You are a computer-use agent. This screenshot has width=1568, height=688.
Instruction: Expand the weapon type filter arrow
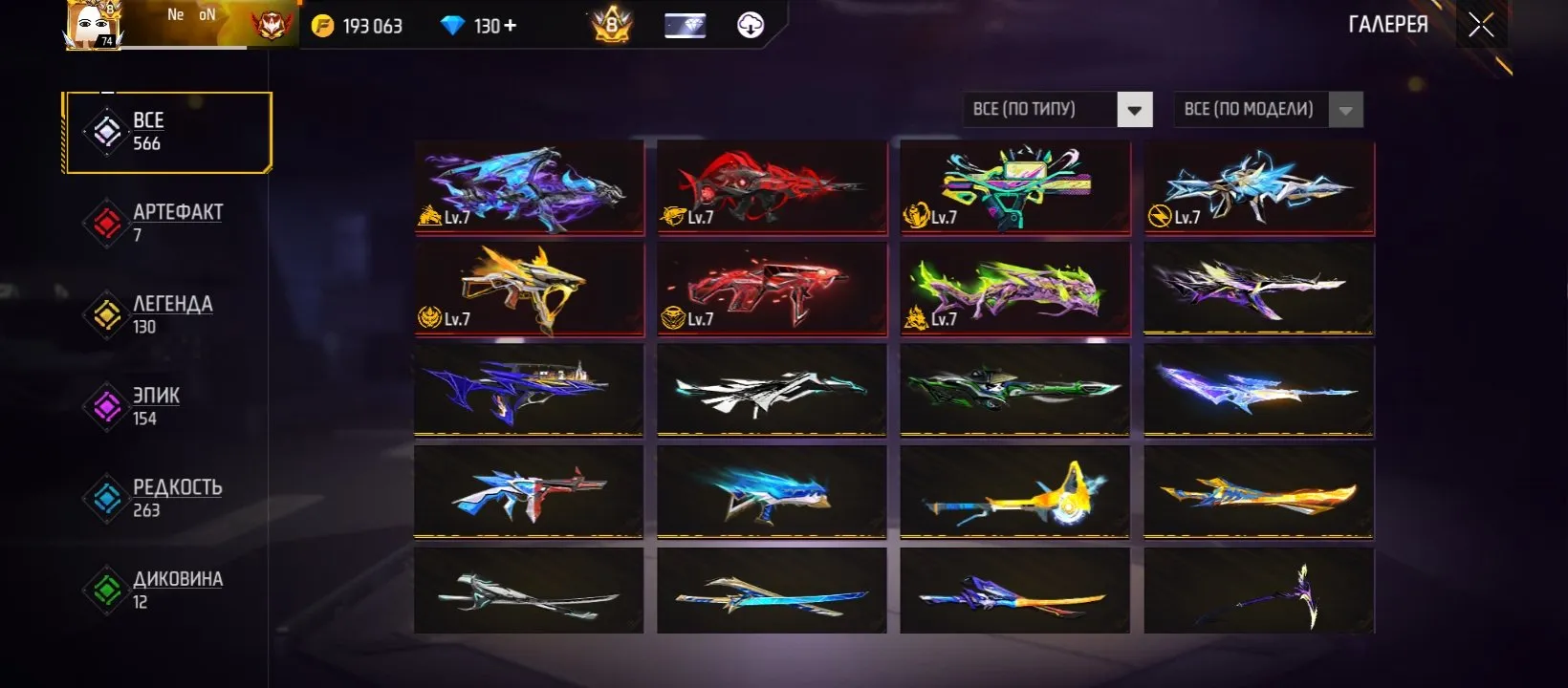coord(1135,109)
